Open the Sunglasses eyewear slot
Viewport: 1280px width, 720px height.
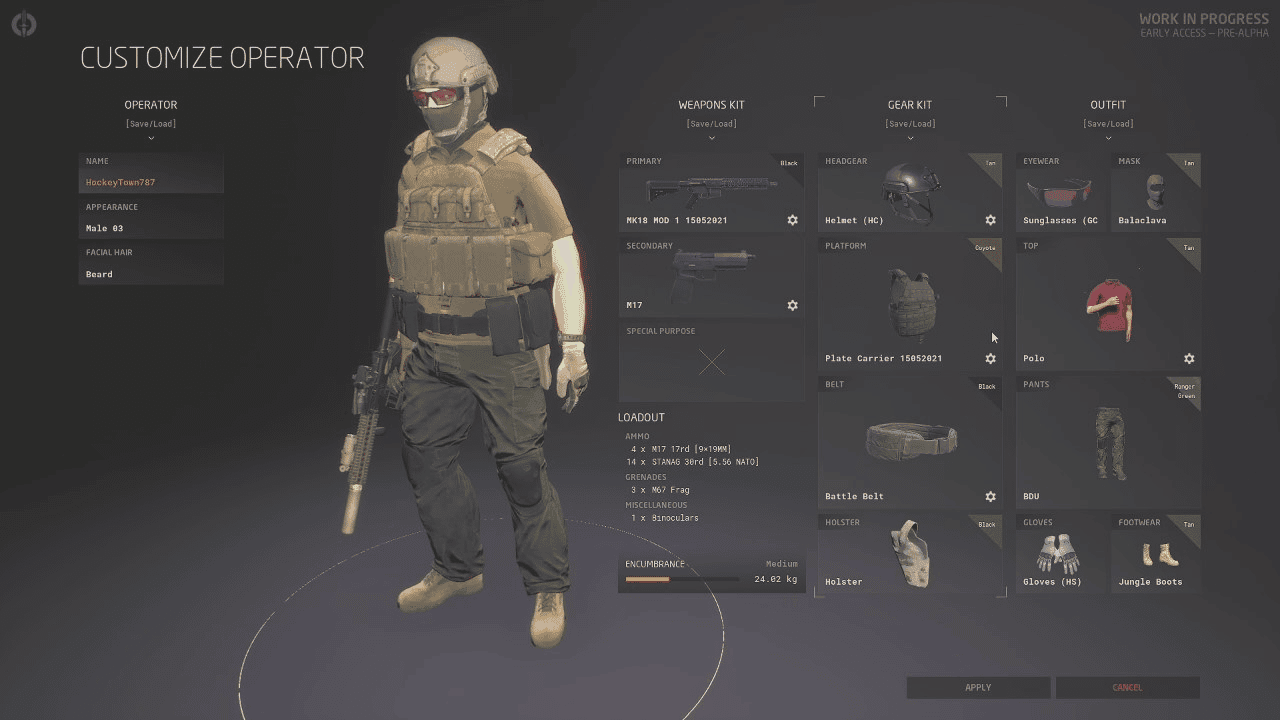(x=1061, y=192)
